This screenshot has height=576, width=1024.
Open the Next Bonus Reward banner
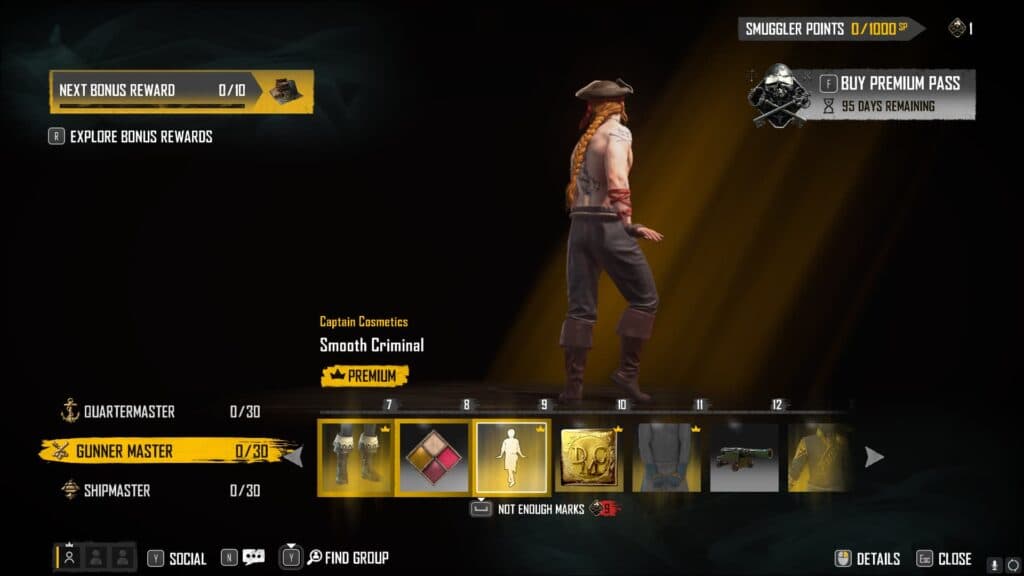point(181,90)
